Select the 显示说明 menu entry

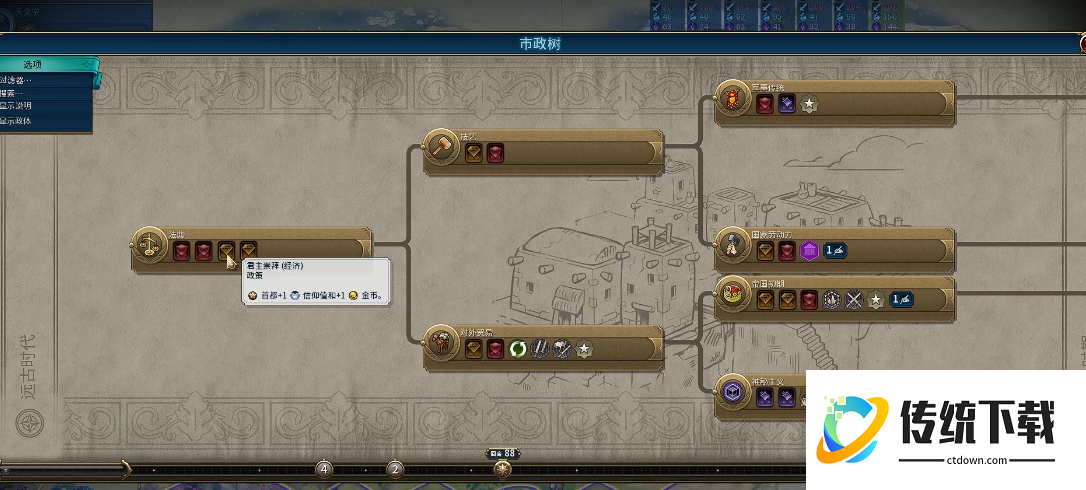tap(18, 106)
